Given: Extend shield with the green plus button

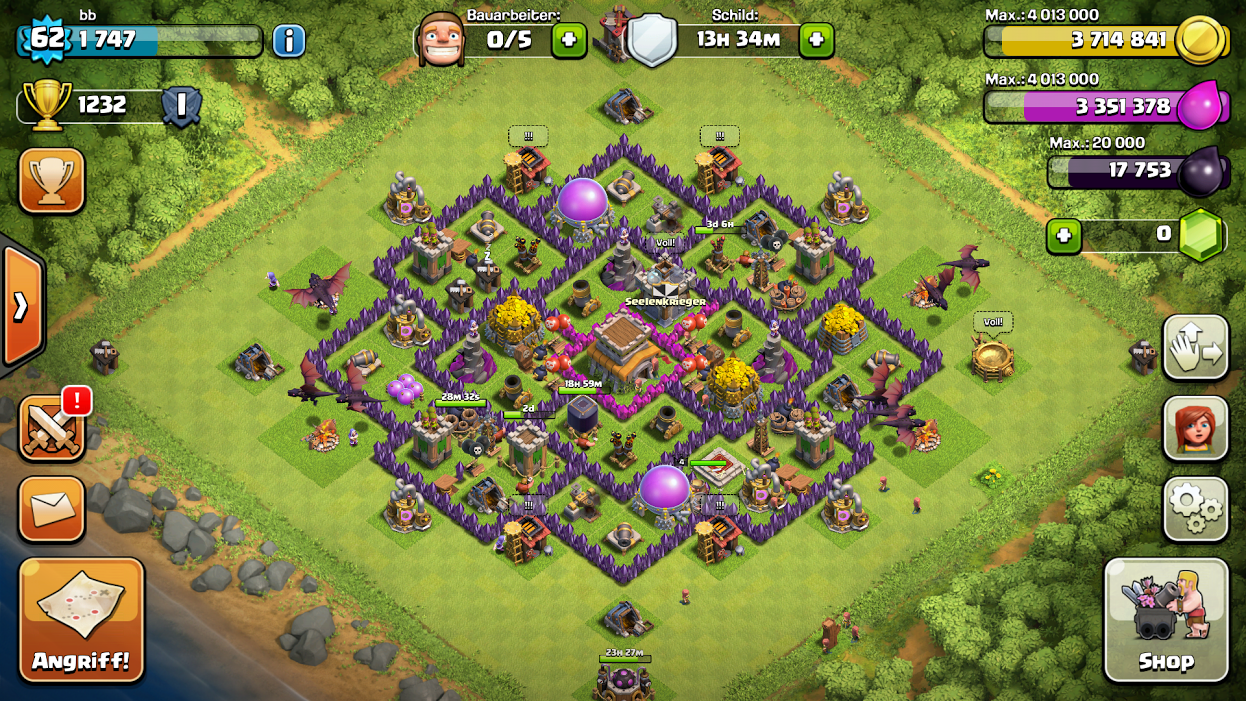Looking at the screenshot, I should pyautogui.click(x=816, y=41).
